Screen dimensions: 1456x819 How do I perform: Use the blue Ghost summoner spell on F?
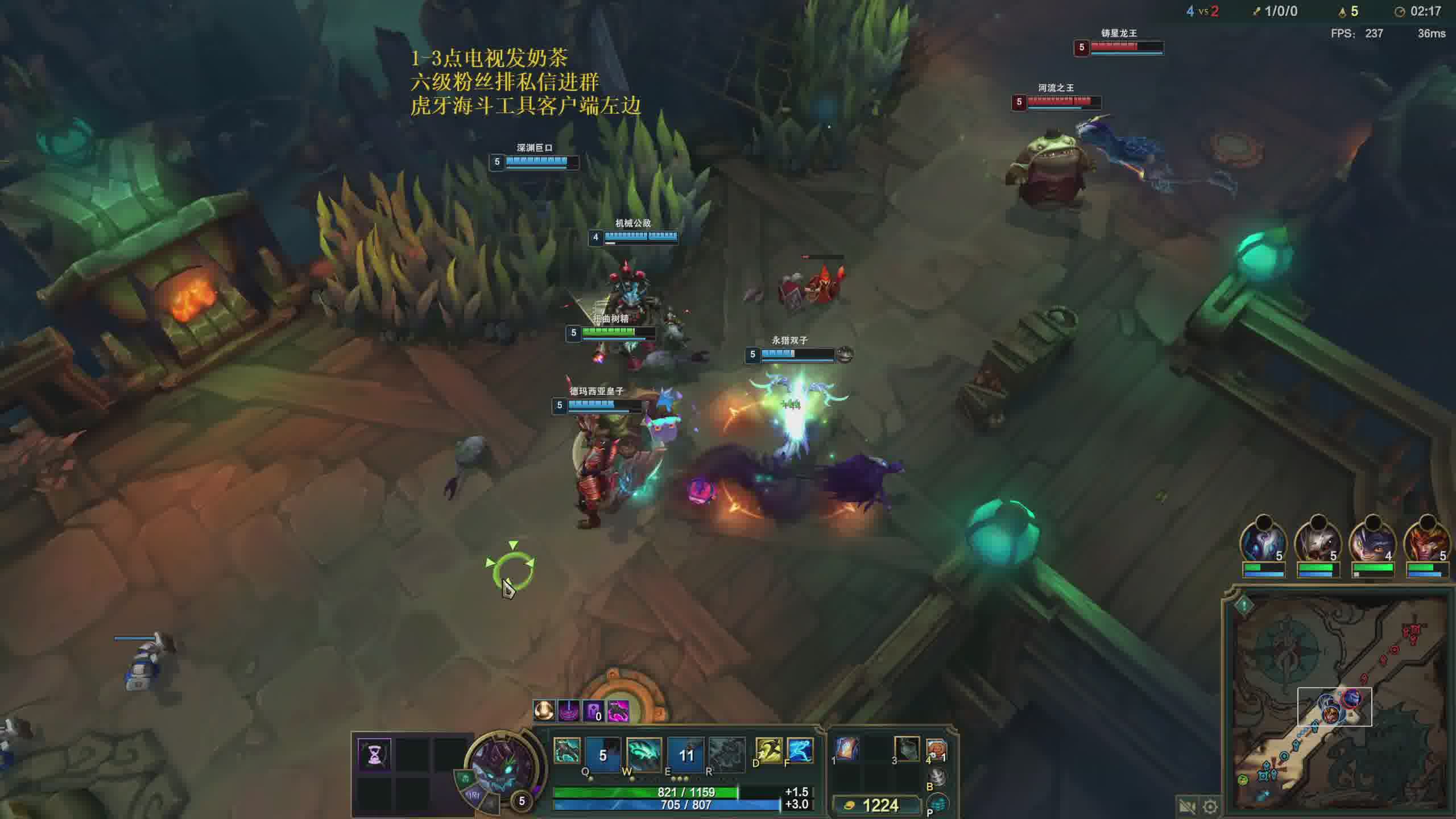[800, 751]
